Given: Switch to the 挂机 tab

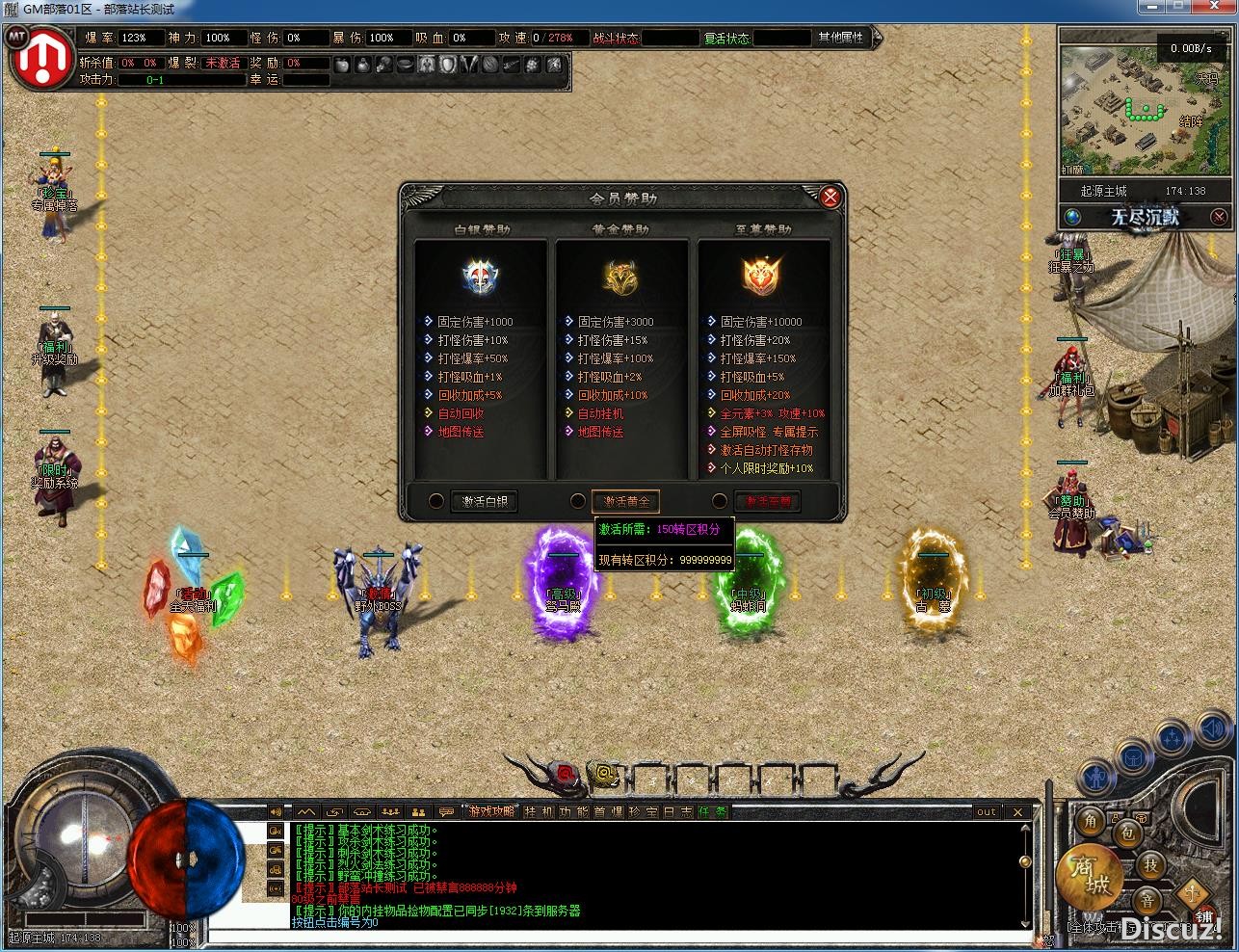Looking at the screenshot, I should (x=537, y=811).
